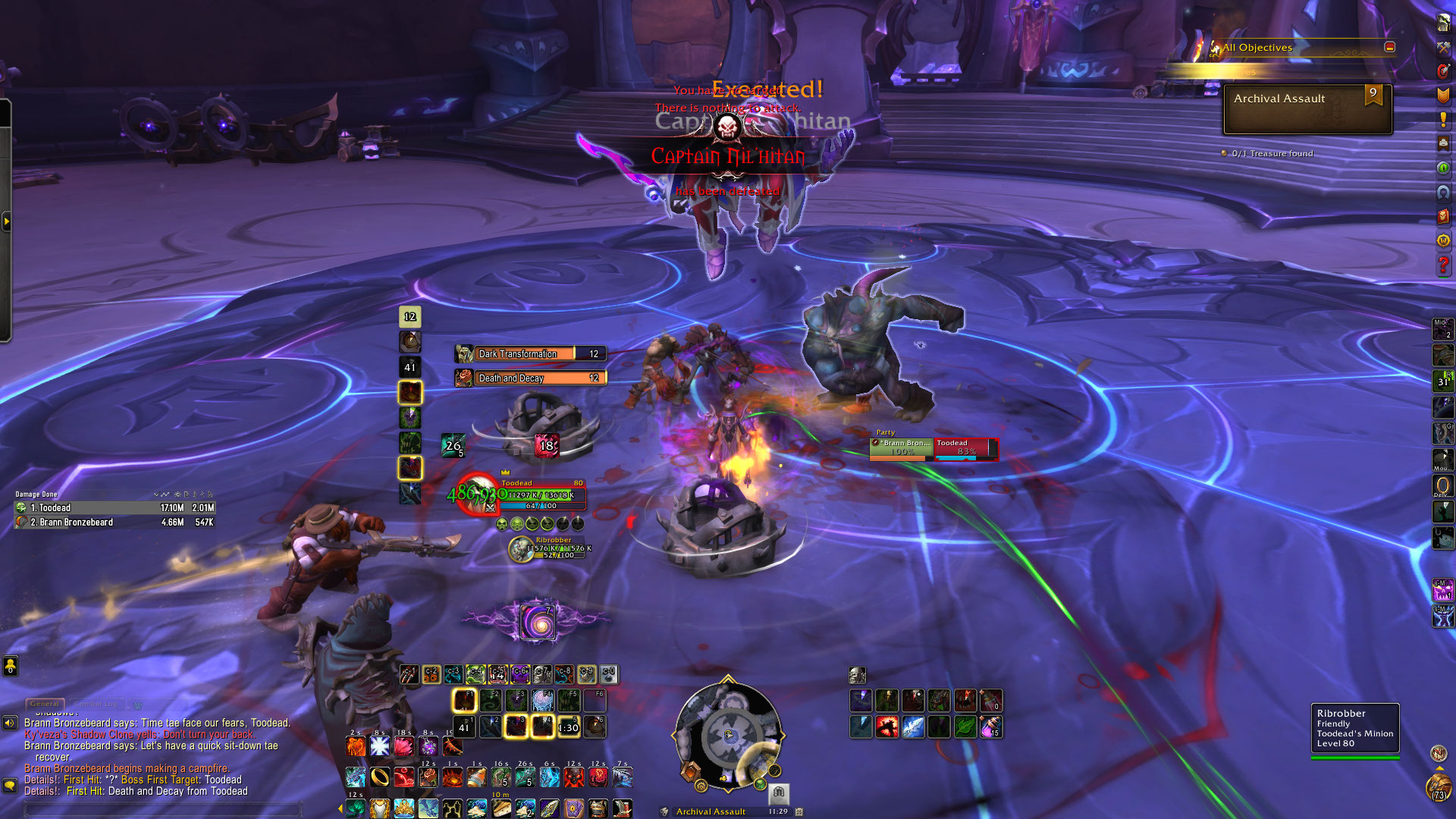The image size is (1456, 819).
Task: Open the yellow exclamation quest log icon
Action: [x=1443, y=119]
